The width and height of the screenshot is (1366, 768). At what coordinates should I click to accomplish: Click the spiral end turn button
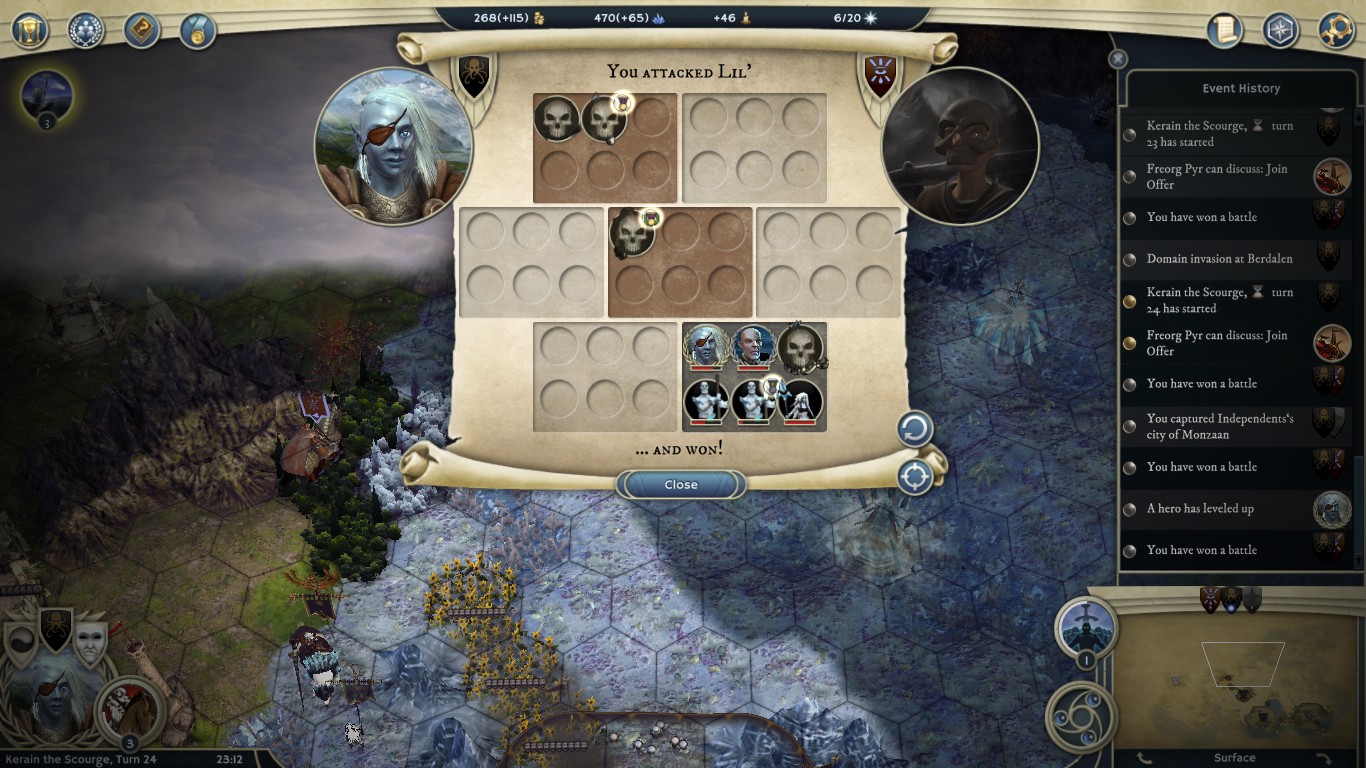(x=1082, y=716)
